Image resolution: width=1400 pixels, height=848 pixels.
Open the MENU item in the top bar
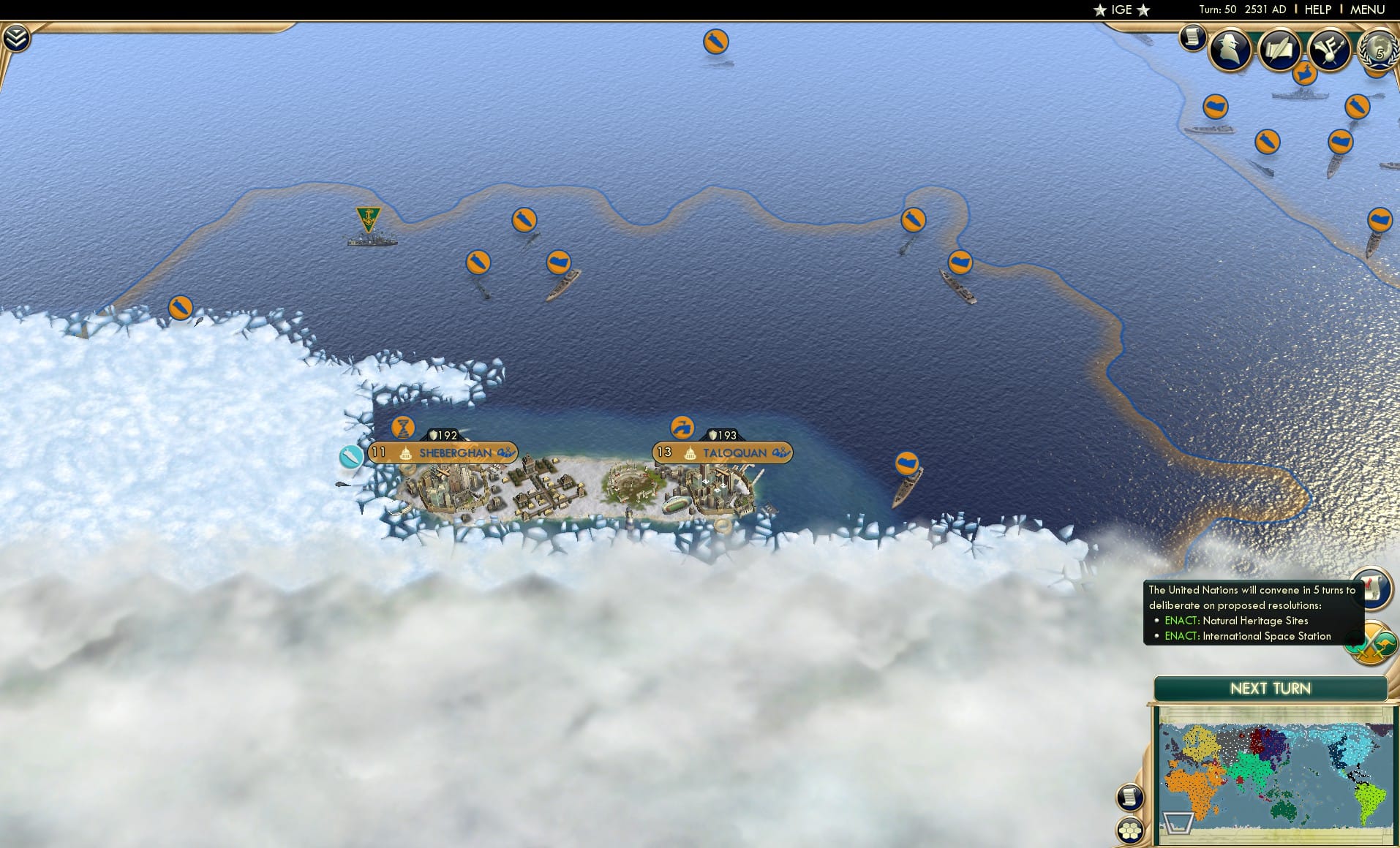pos(1366,10)
